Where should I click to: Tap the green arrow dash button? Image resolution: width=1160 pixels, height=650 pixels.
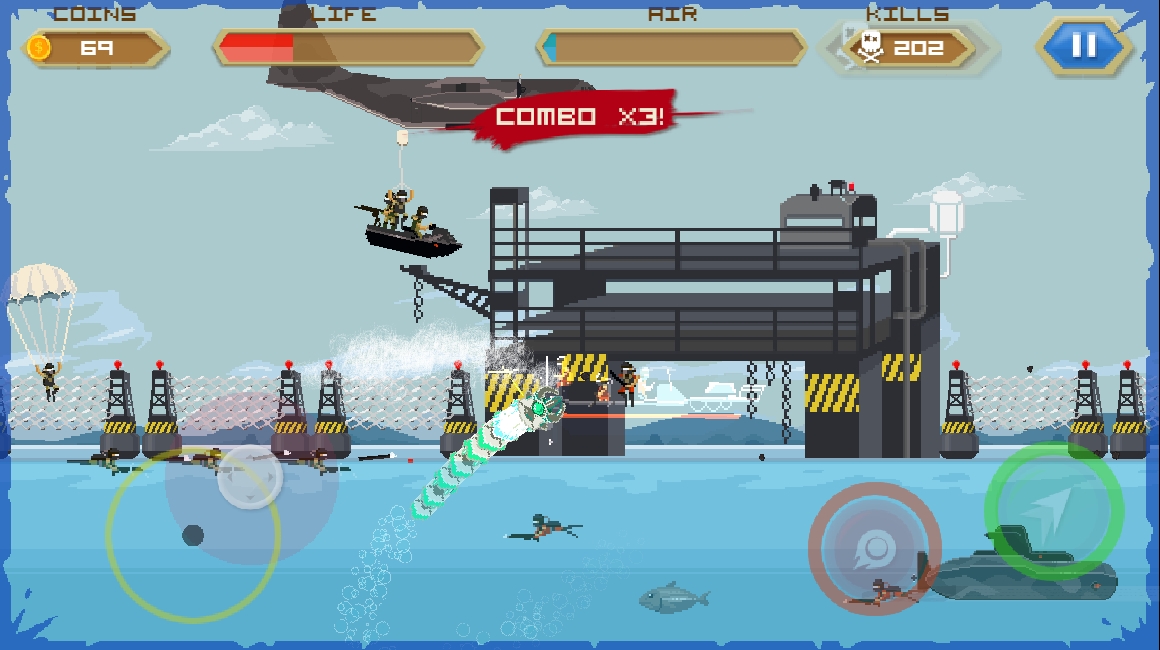[1053, 510]
